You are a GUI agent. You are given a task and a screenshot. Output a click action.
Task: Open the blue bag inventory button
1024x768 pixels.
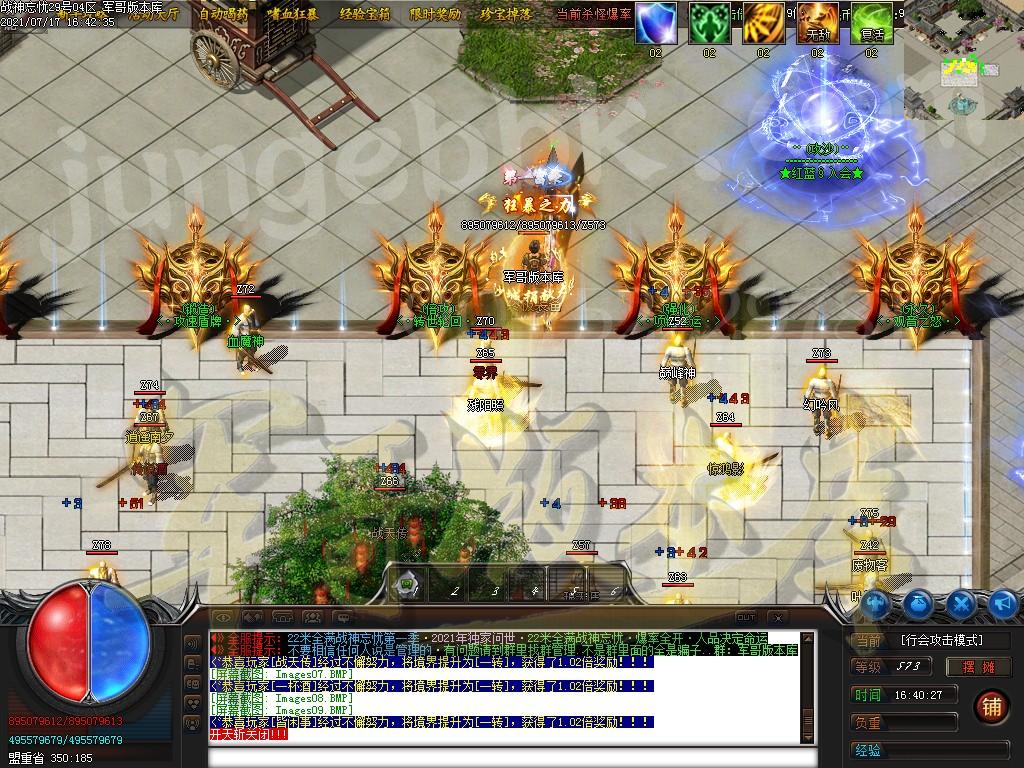point(919,604)
